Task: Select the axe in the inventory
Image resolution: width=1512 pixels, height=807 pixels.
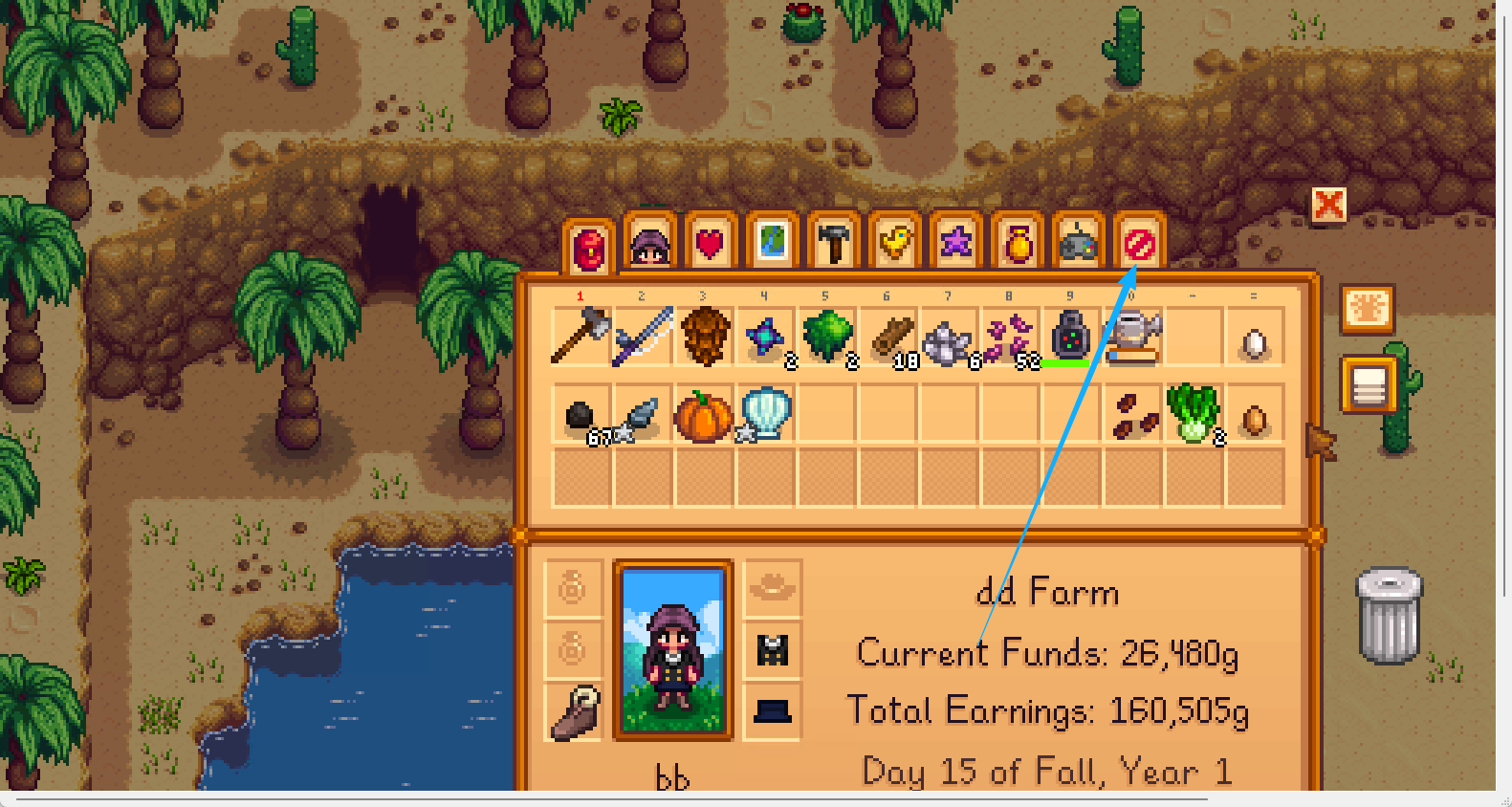Action: (x=581, y=337)
